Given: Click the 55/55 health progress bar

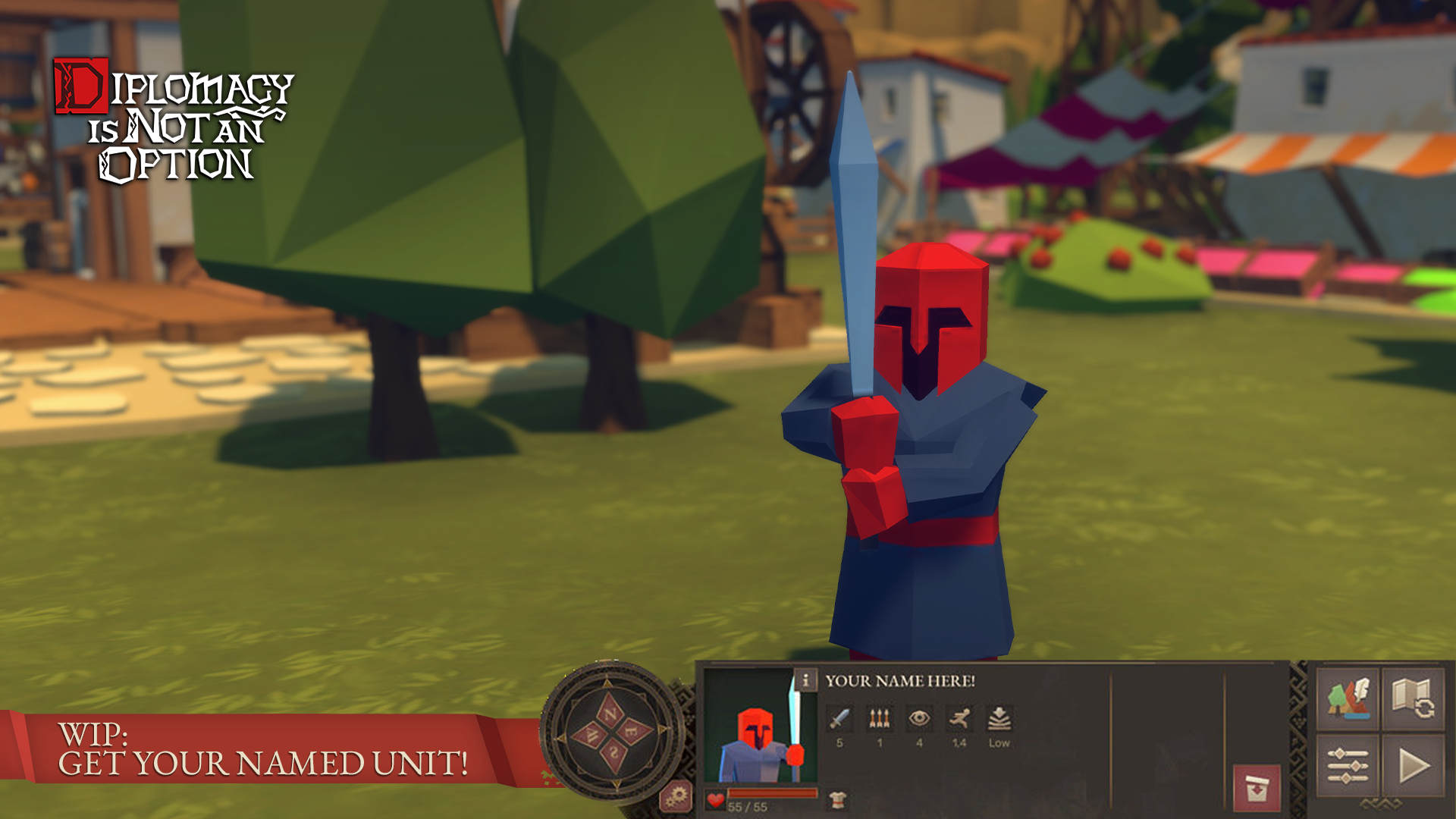Looking at the screenshot, I should pyautogui.click(x=773, y=792).
